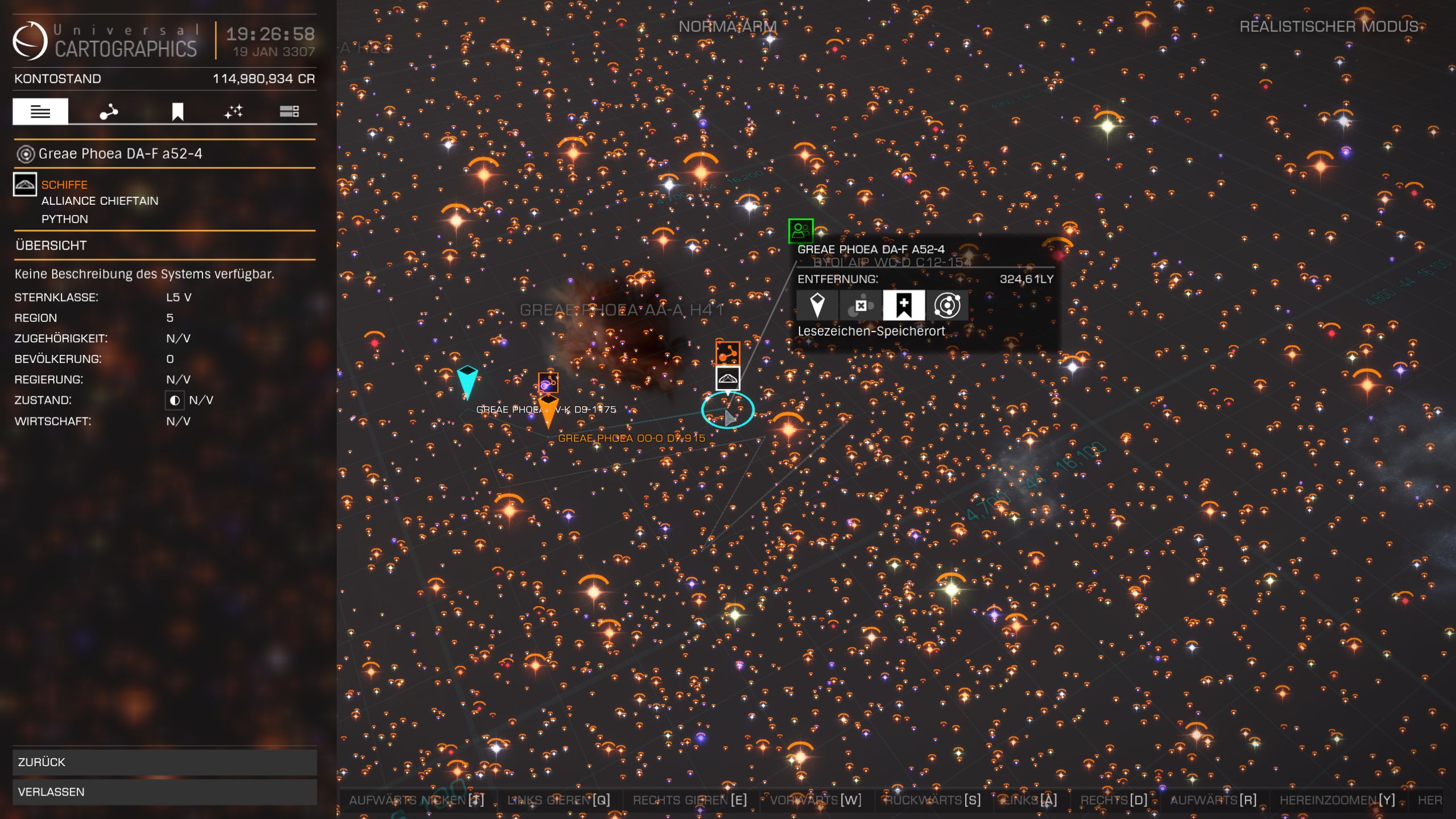
Task: Click the ZURÜCK button
Action: point(164,762)
